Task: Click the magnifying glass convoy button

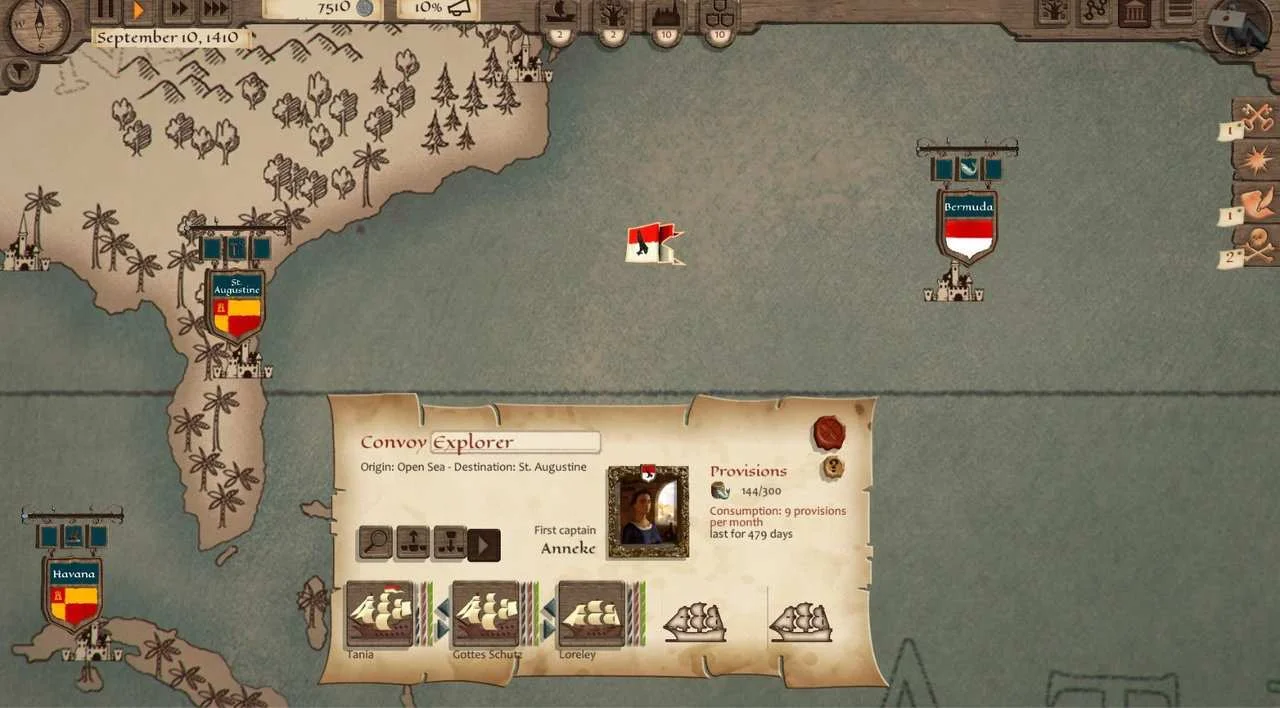Action: (376, 543)
